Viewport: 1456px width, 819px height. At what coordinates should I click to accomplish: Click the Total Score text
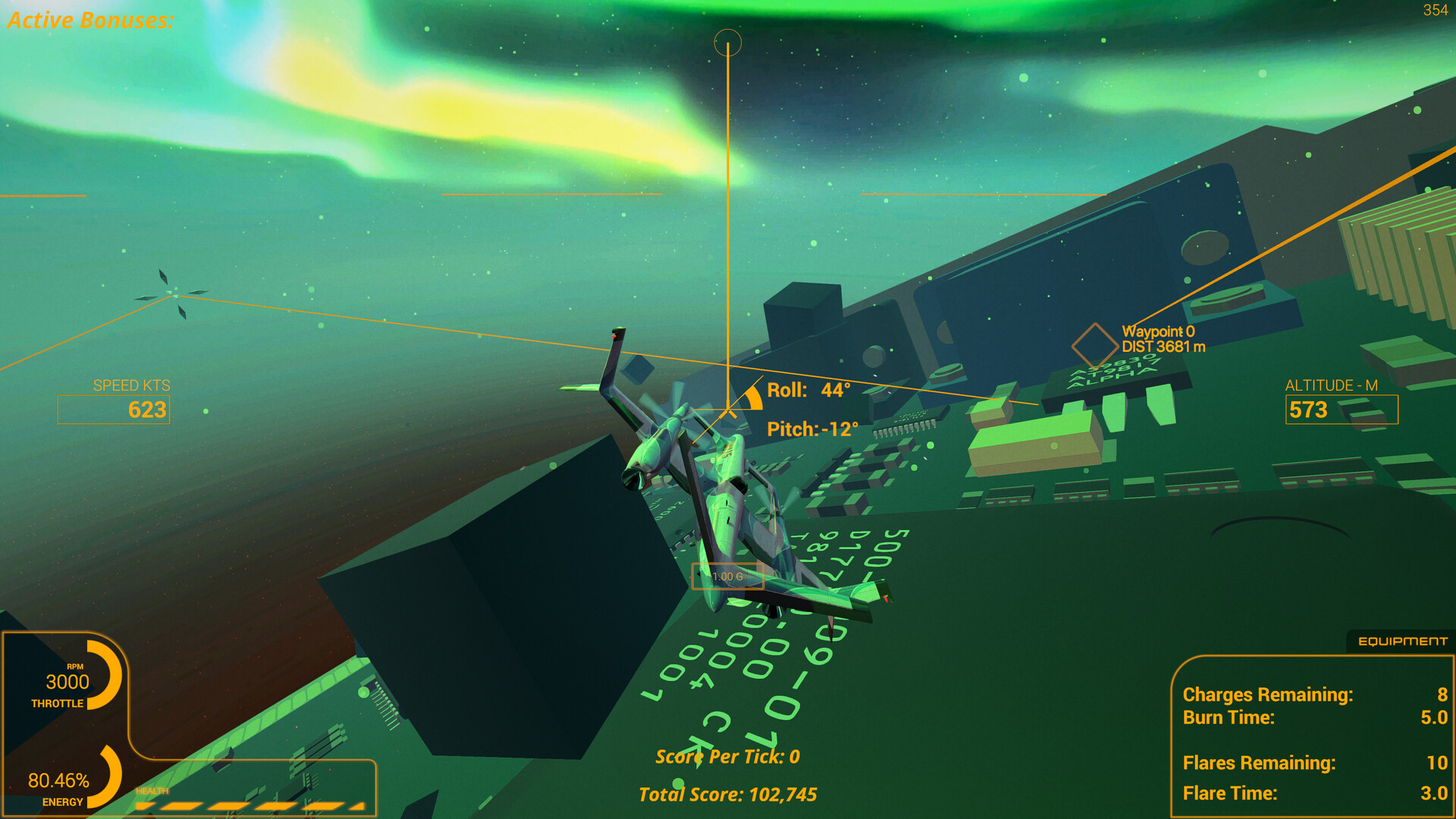coord(728,794)
